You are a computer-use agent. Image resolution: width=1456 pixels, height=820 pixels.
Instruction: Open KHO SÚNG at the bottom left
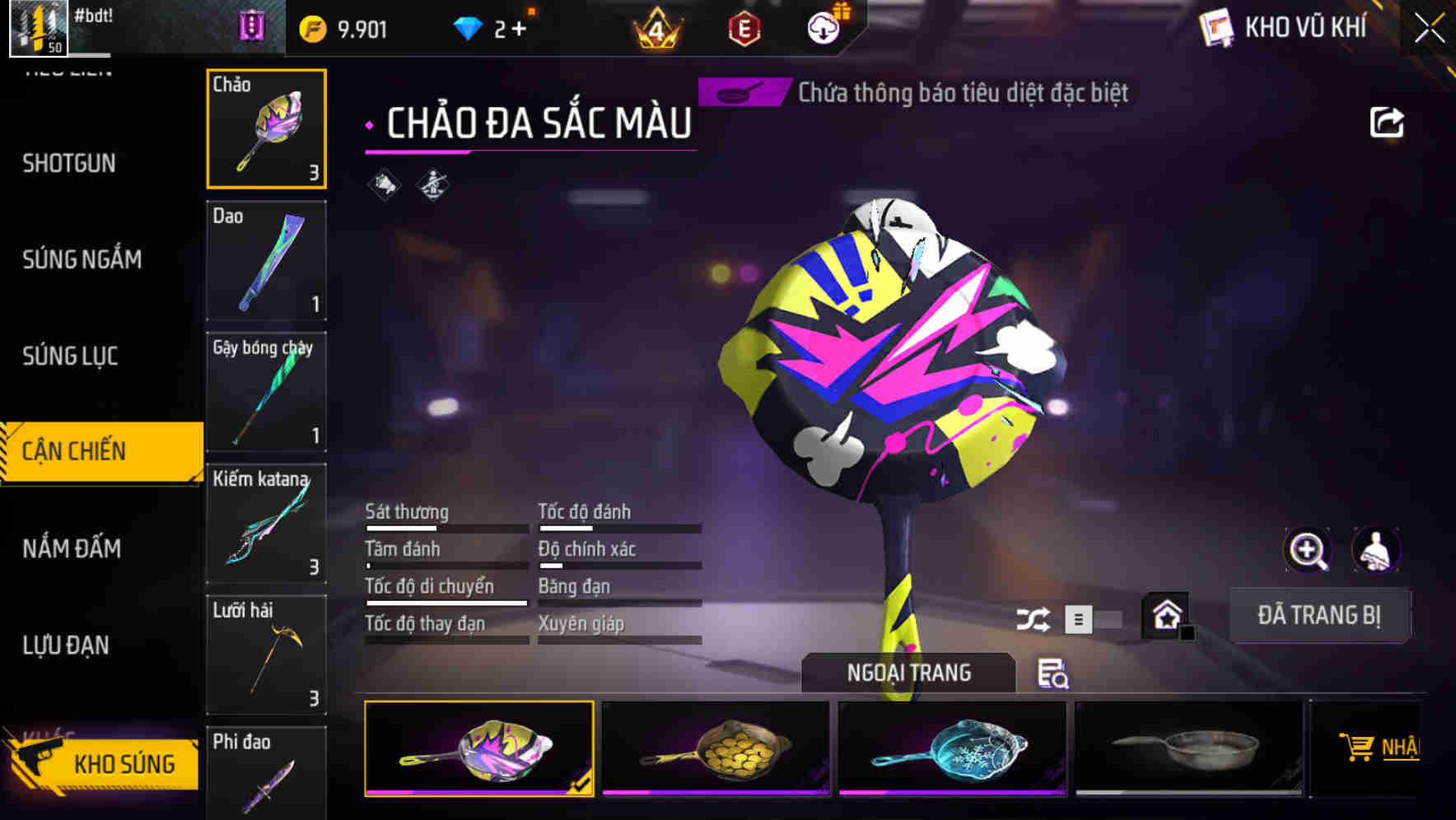coord(124,763)
